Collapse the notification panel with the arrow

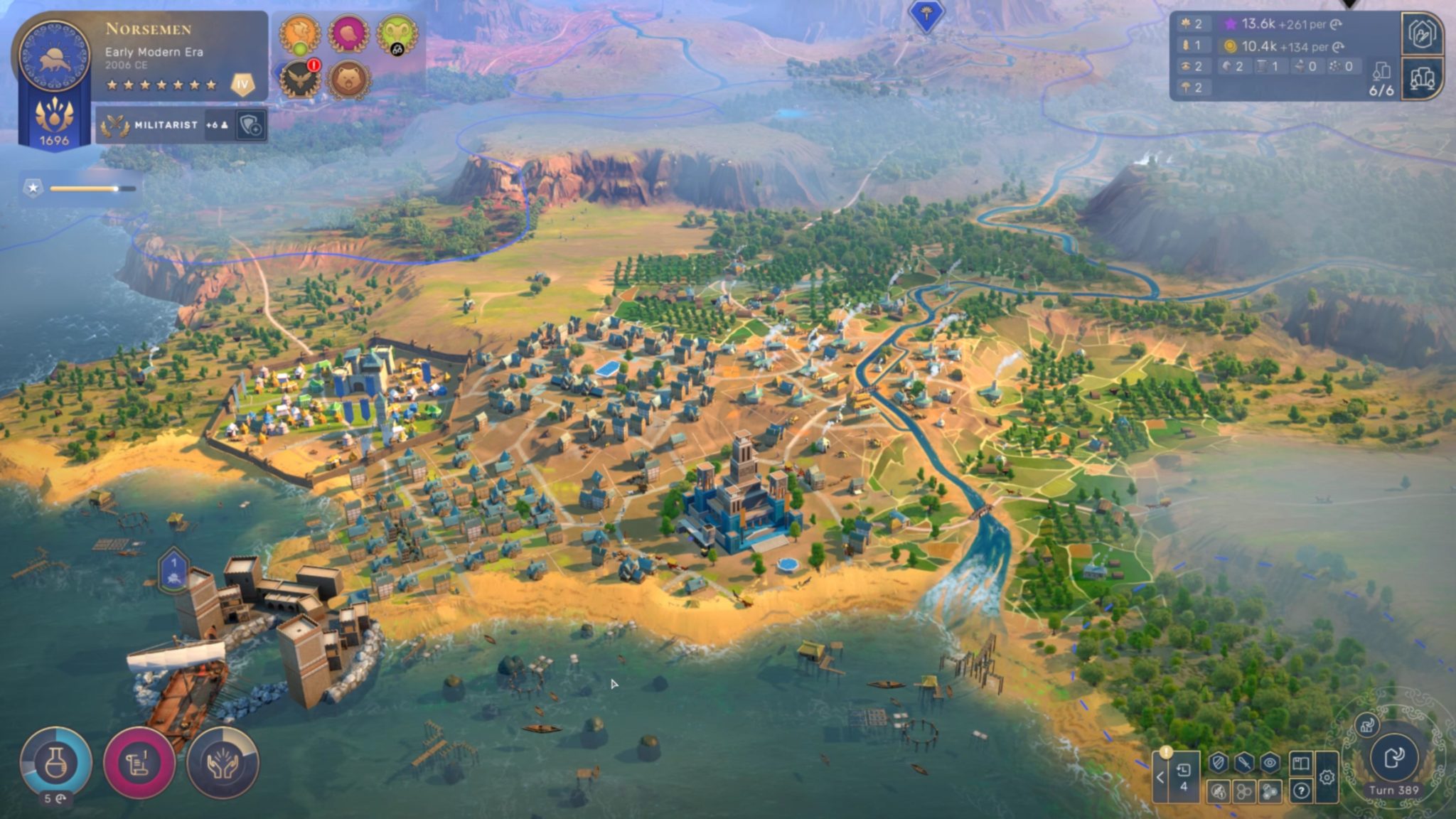click(x=1160, y=777)
